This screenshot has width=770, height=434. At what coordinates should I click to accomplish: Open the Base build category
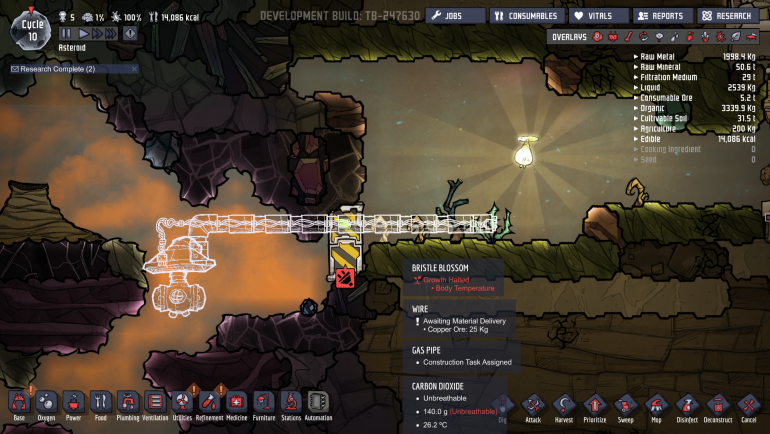pos(18,403)
